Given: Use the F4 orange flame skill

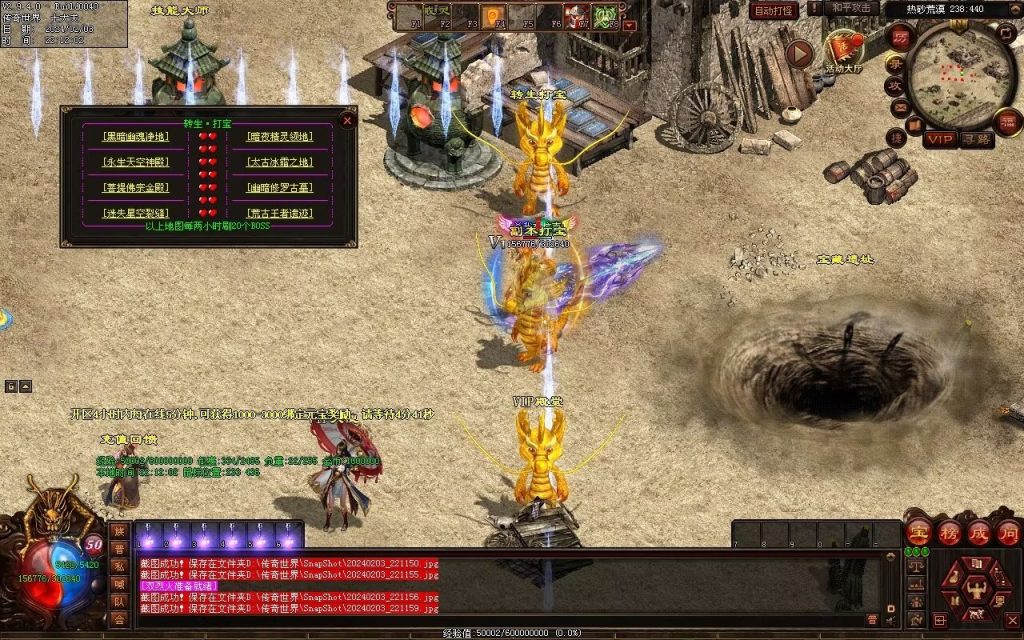Looking at the screenshot, I should click(493, 16).
